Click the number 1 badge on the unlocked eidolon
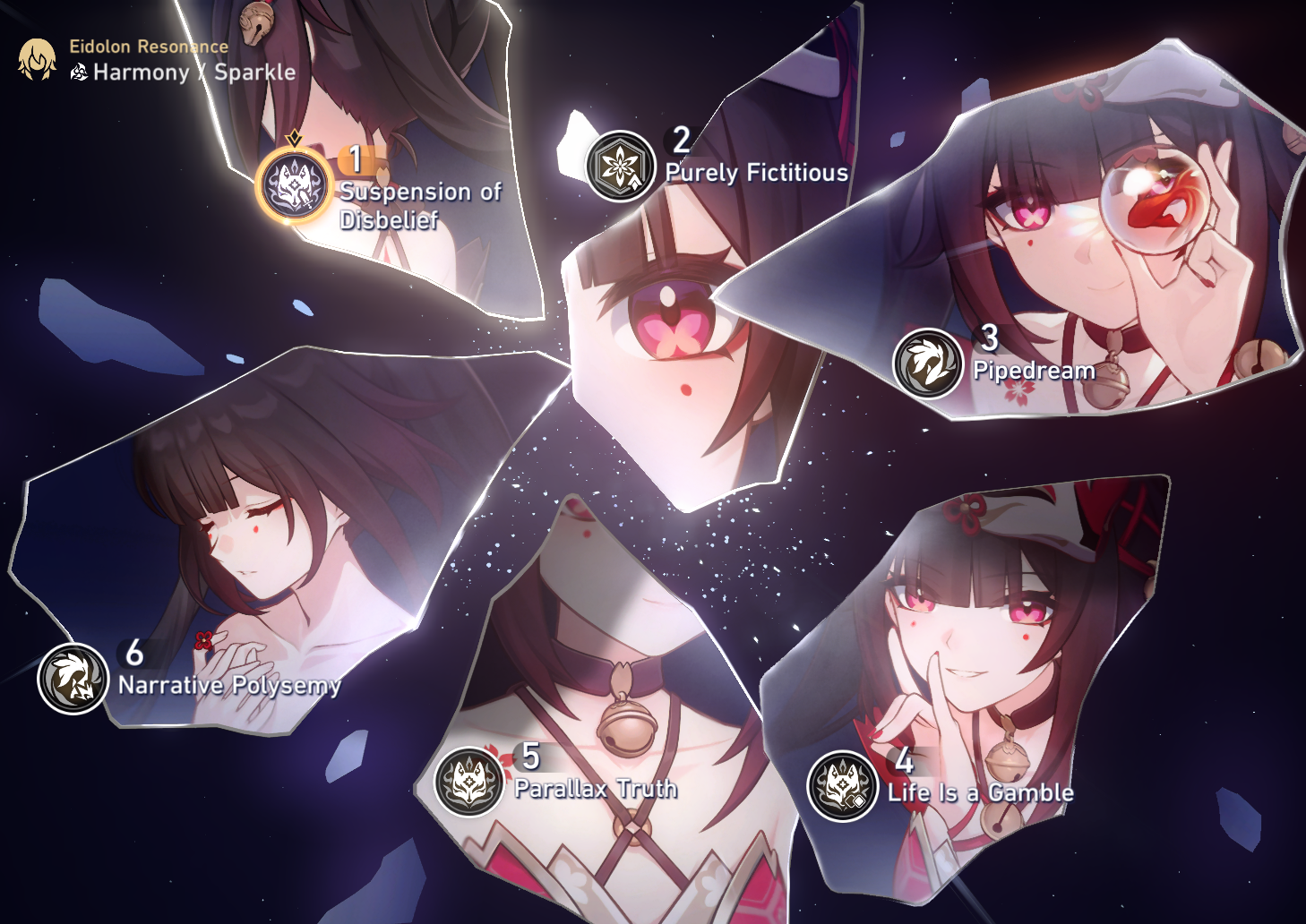Image resolution: width=1306 pixels, height=924 pixels. point(356,158)
